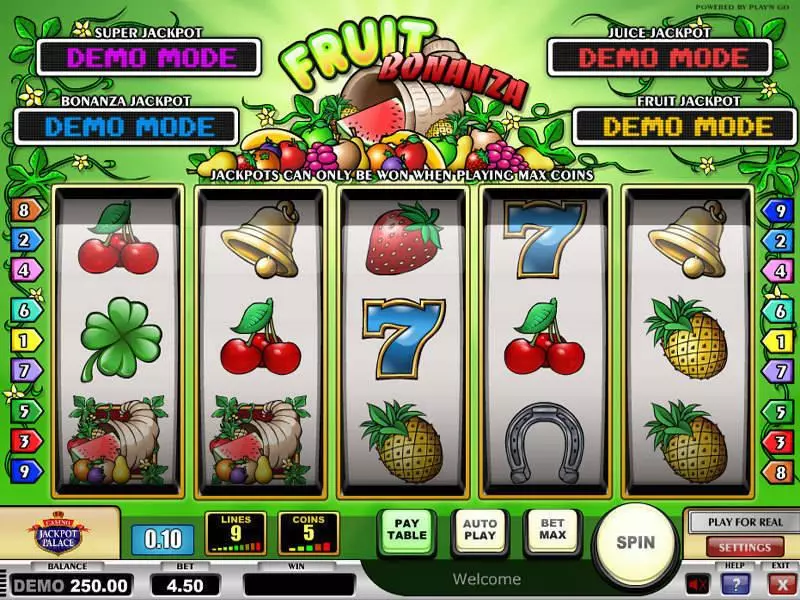The height and width of the screenshot is (600, 800).
Task: Exit the game with the red X
Action: (x=781, y=584)
